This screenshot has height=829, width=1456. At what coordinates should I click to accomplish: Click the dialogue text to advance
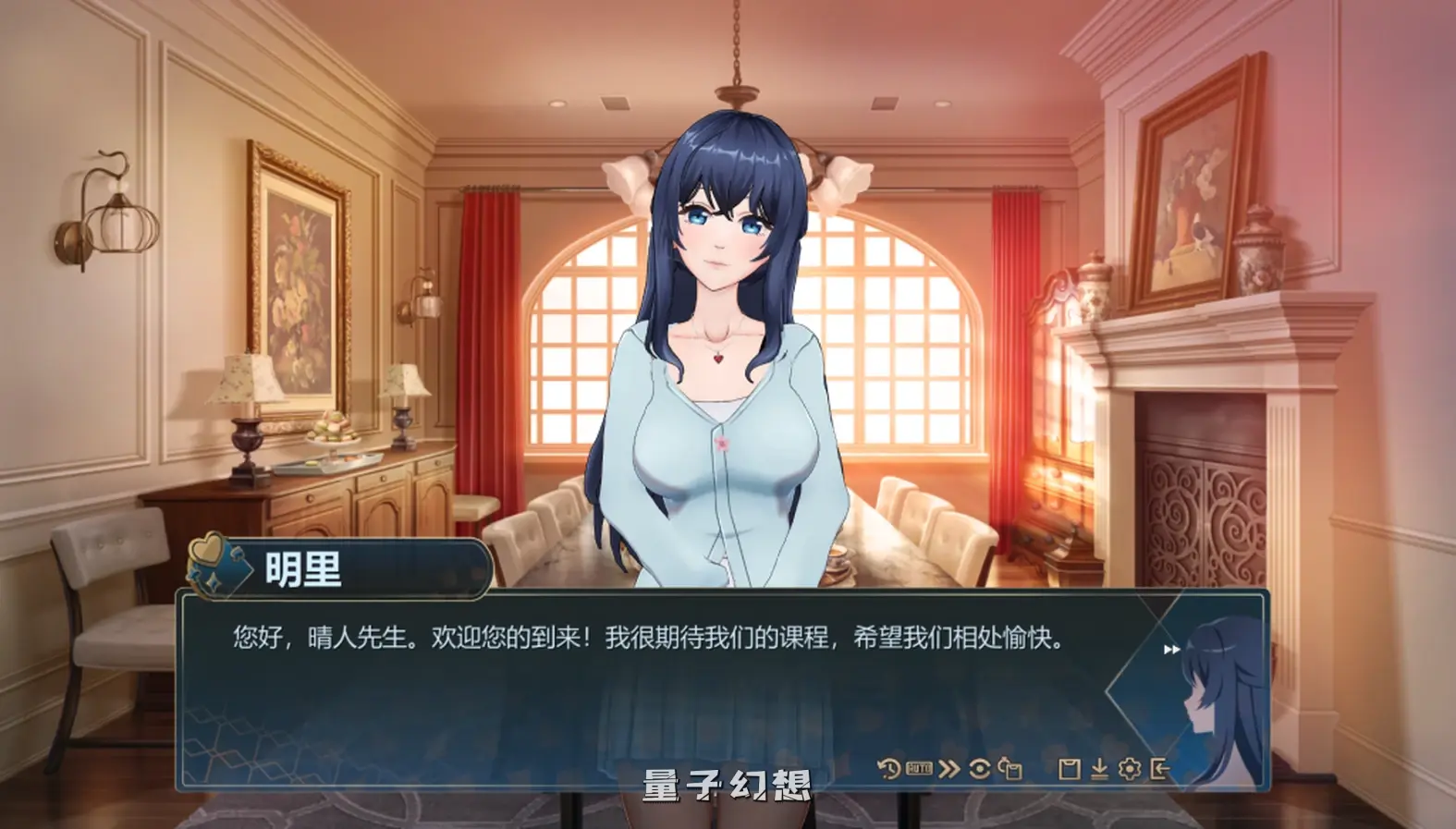pos(647,633)
